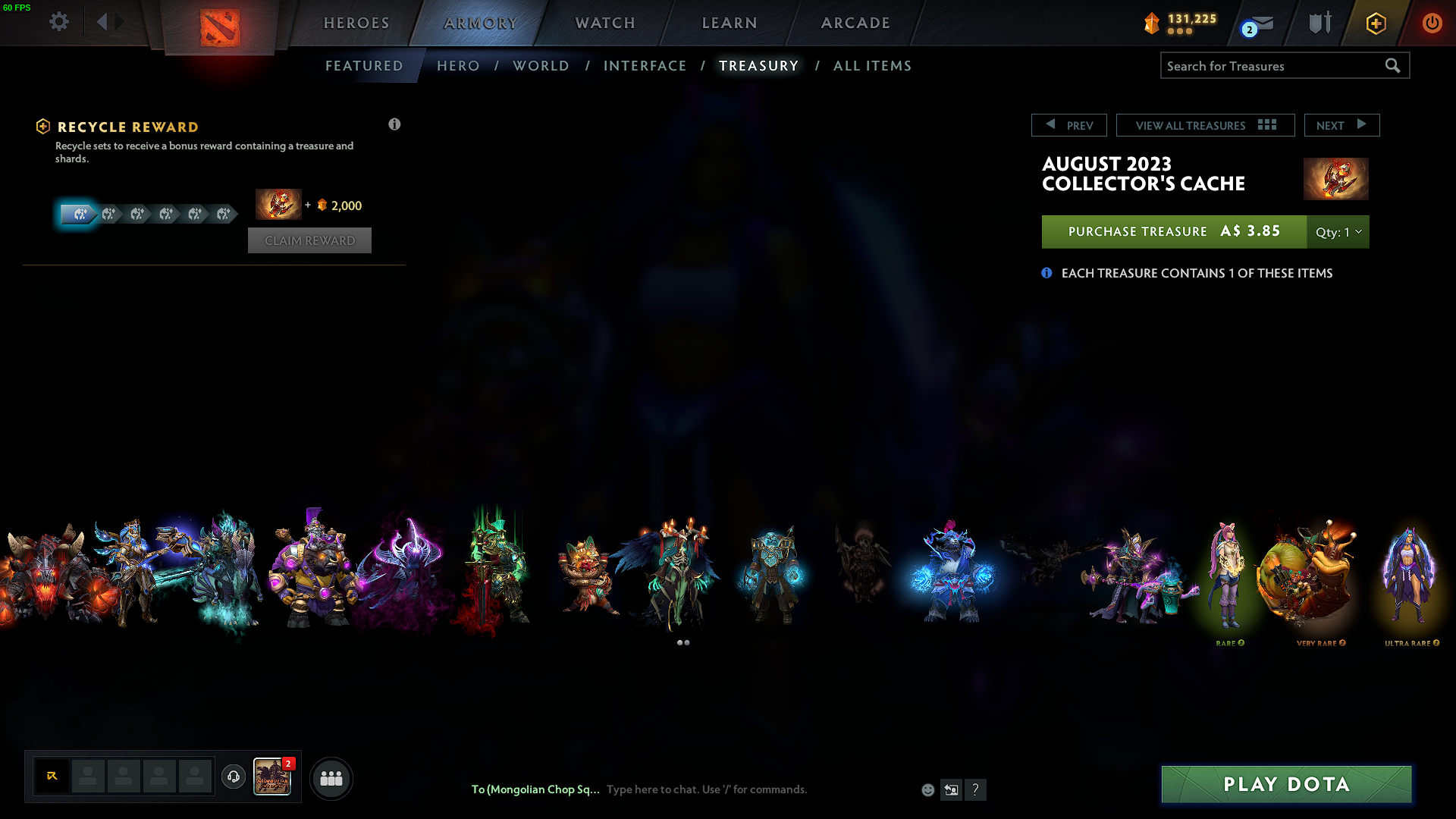The height and width of the screenshot is (819, 1456).
Task: Go to previous treasure with PREV arrow
Action: [1069, 124]
